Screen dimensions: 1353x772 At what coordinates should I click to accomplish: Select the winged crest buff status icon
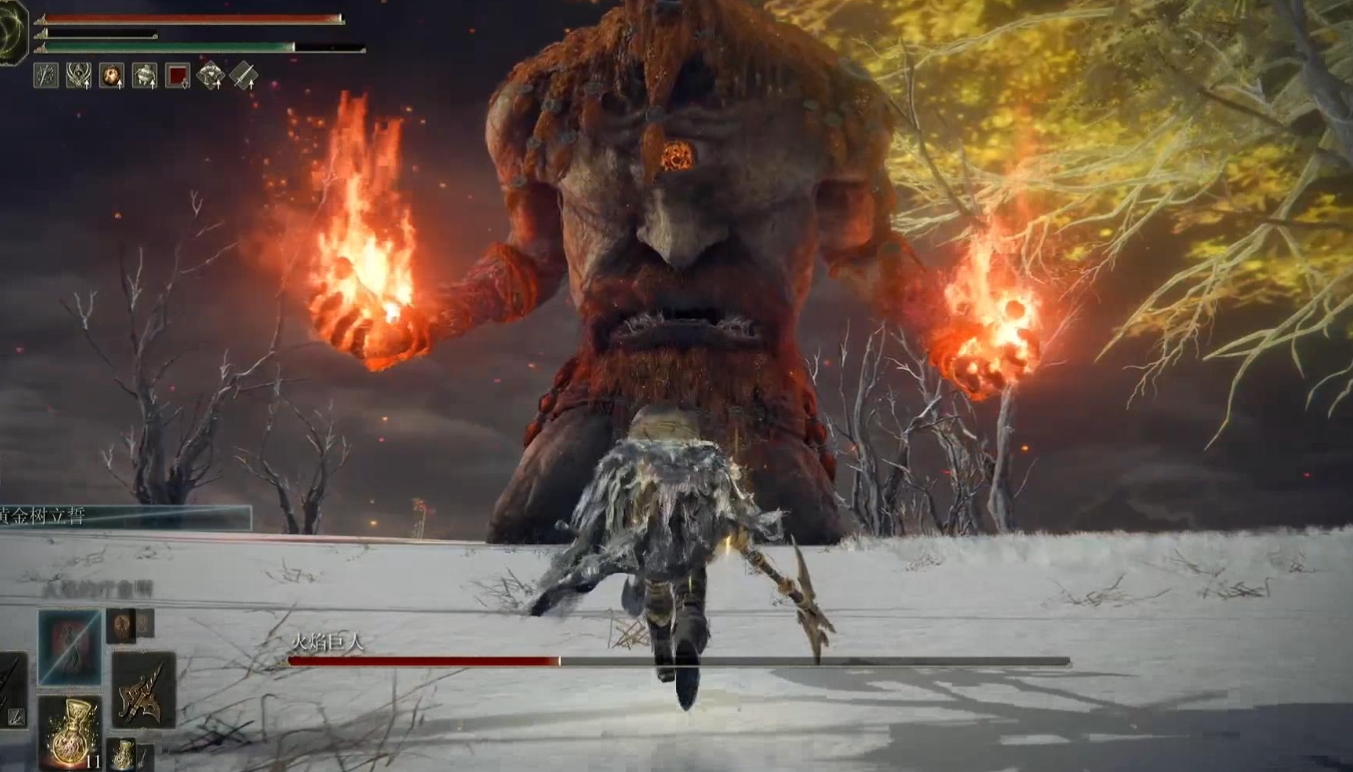[x=78, y=76]
